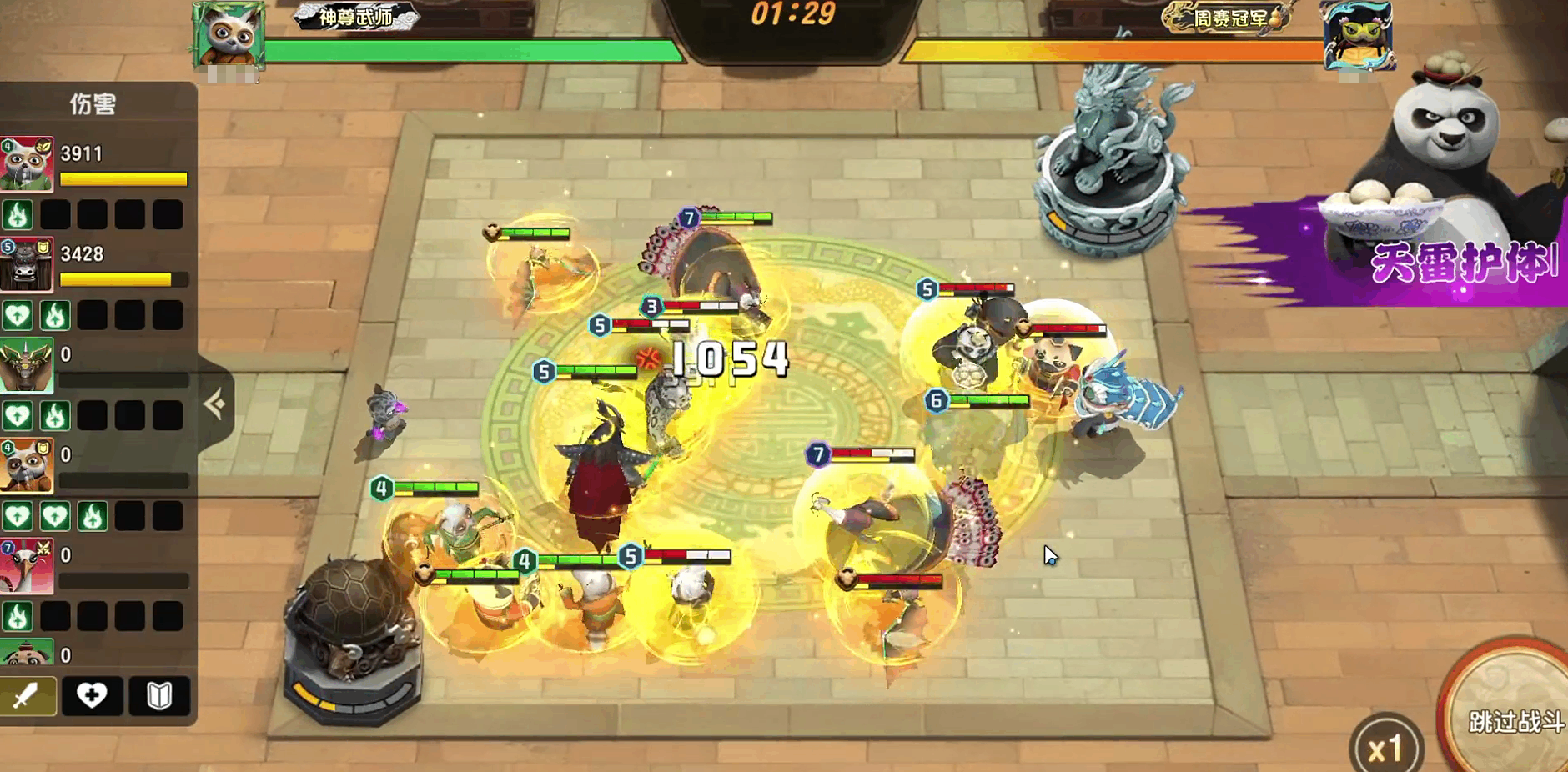Toggle the x1 battle speed button
The image size is (1568, 772).
point(1385,749)
